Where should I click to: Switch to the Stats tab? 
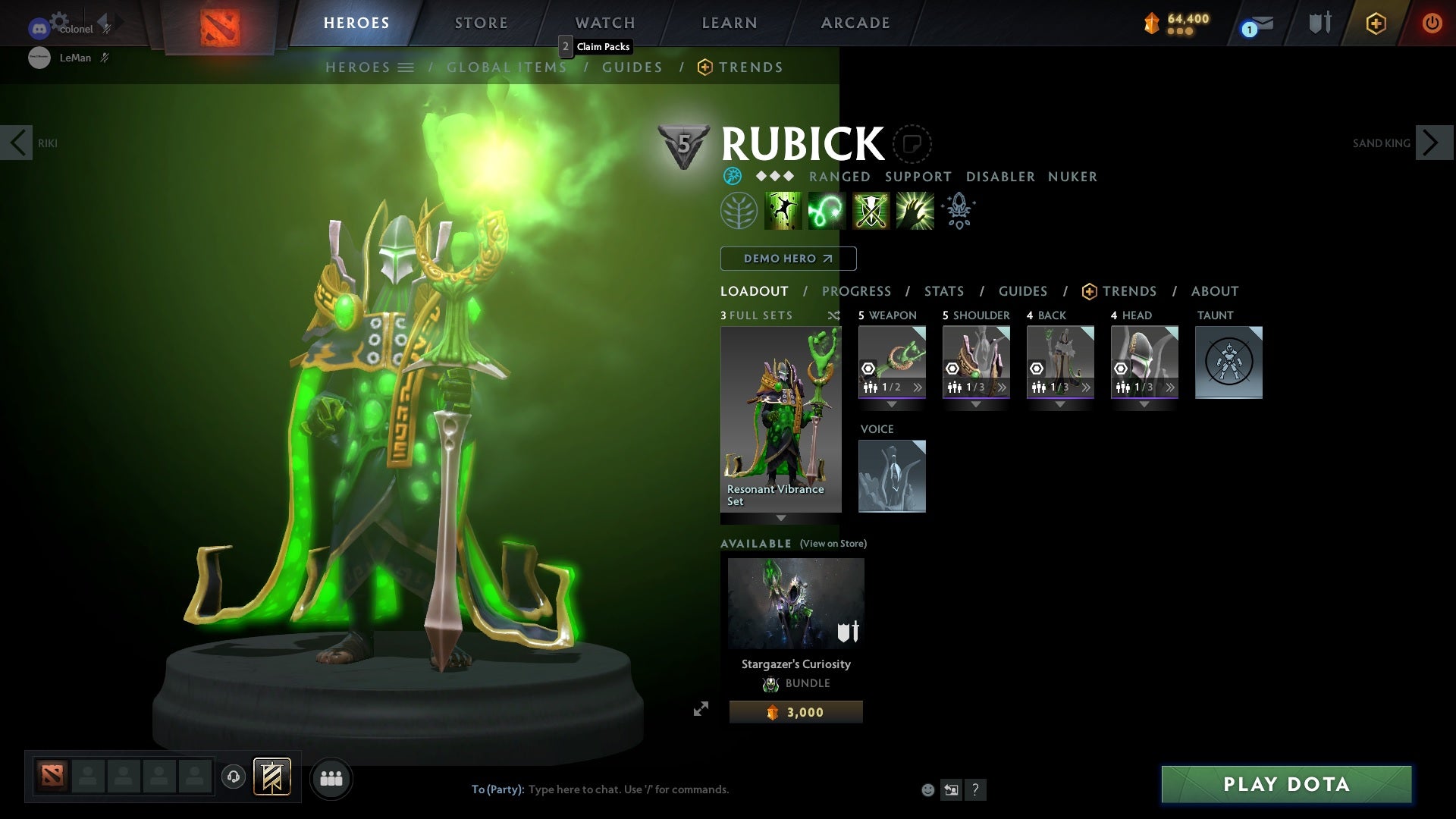943,291
